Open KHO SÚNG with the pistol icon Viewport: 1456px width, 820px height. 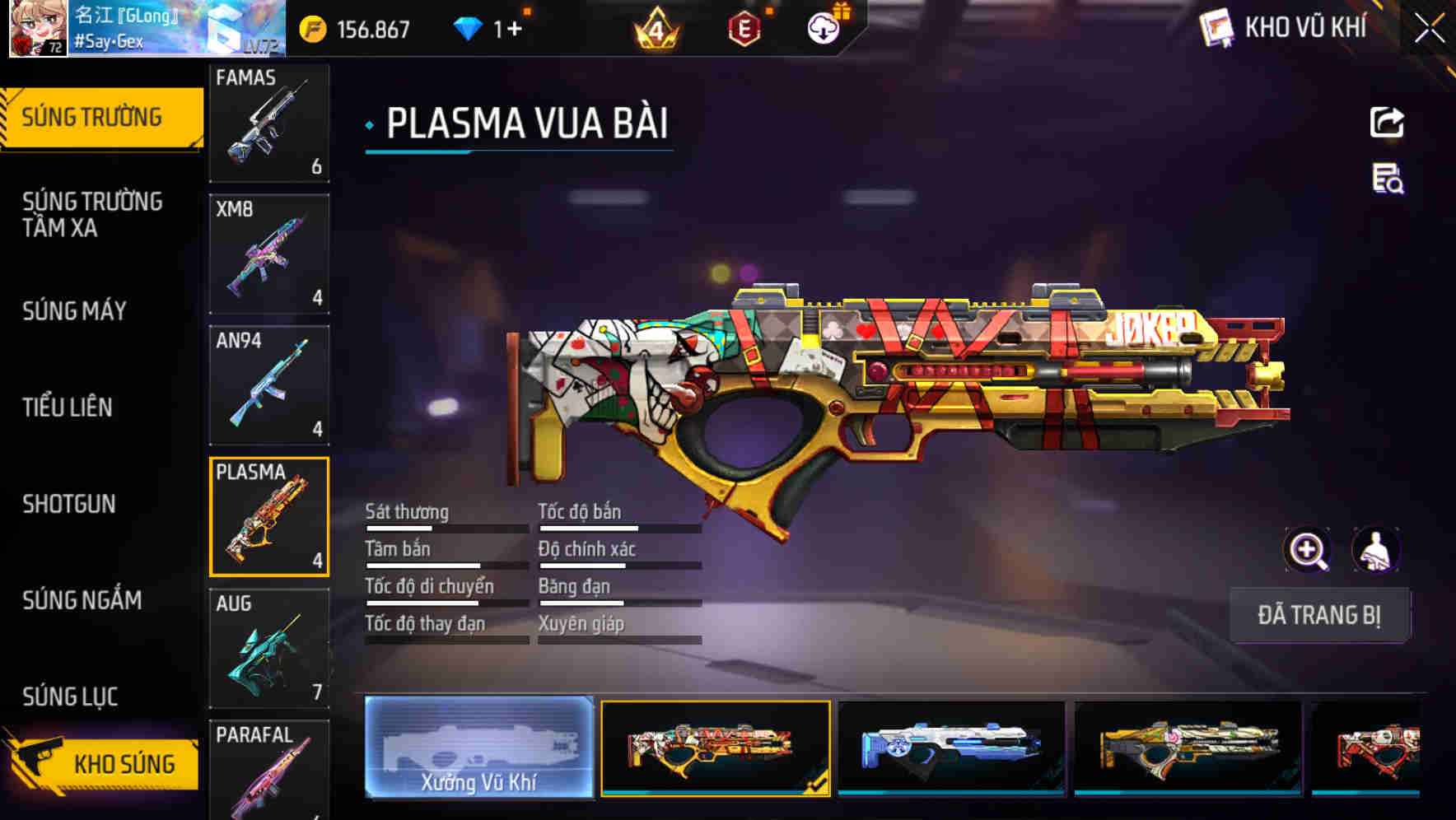(107, 763)
